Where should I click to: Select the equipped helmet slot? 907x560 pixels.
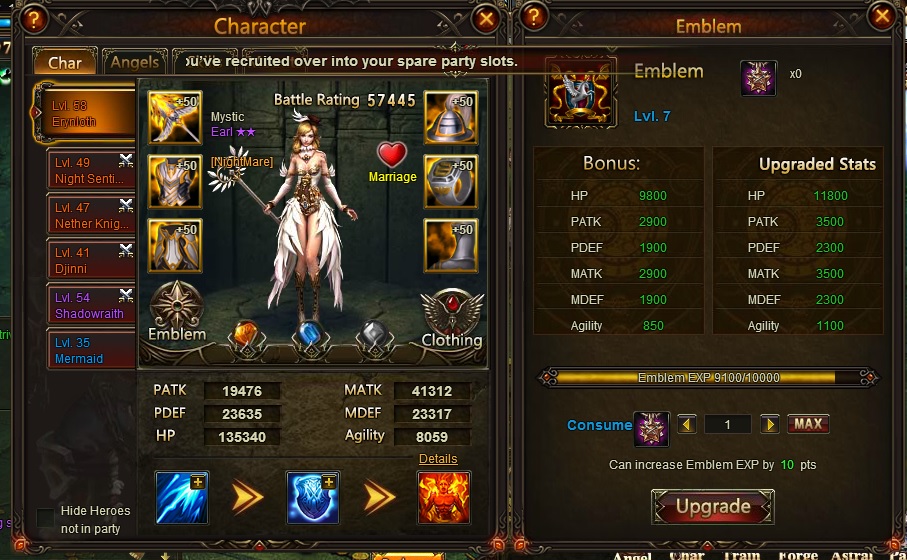coord(449,118)
